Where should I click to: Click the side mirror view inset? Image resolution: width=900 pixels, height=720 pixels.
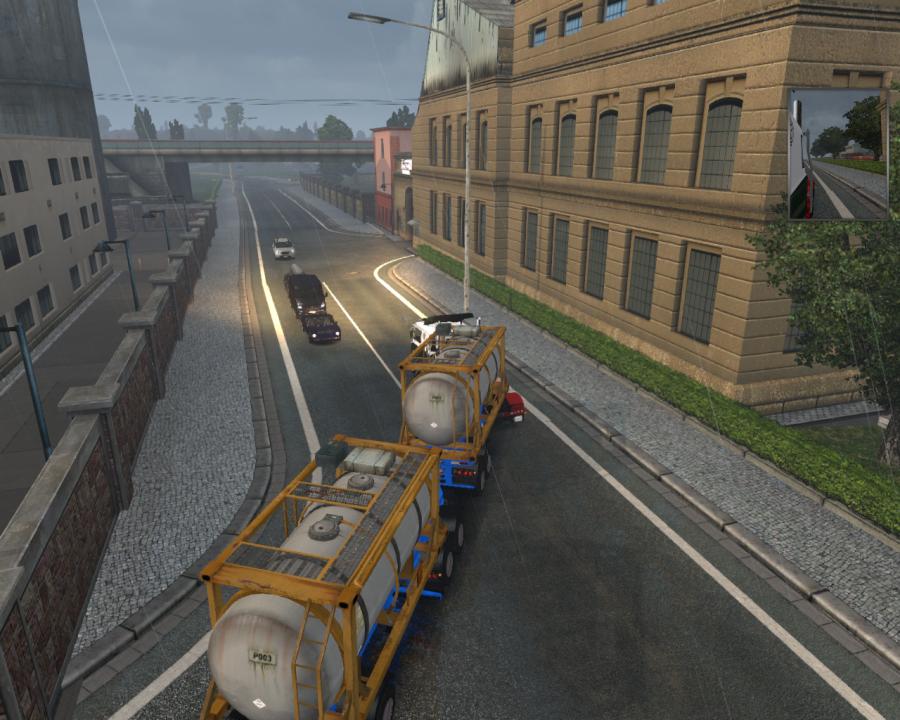click(837, 154)
